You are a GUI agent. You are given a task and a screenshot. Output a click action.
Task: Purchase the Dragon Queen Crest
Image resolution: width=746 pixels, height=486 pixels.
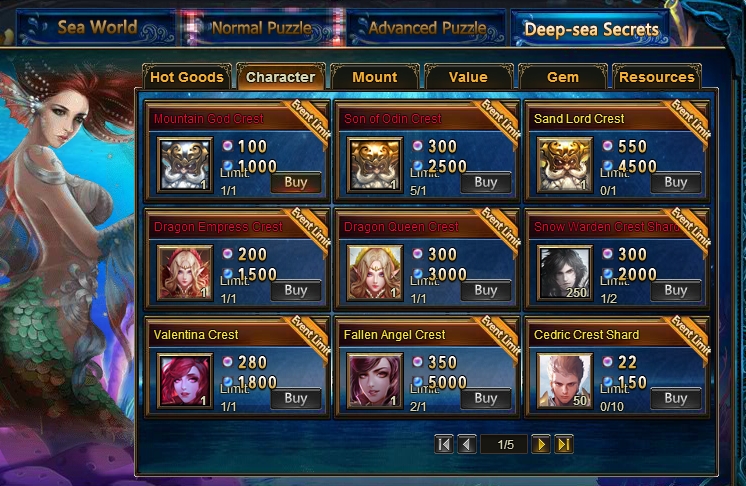486,290
